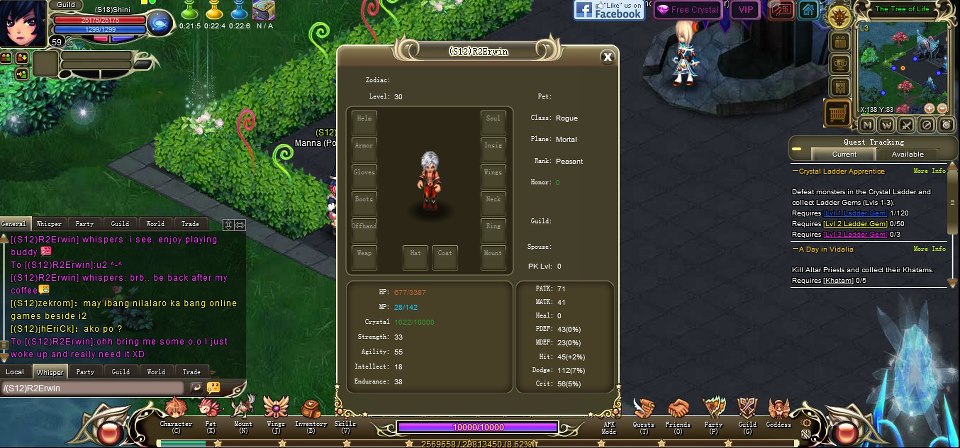This screenshot has height=448, width=960.
Task: Zoom in the minimap with plus button
Action: click(929, 107)
